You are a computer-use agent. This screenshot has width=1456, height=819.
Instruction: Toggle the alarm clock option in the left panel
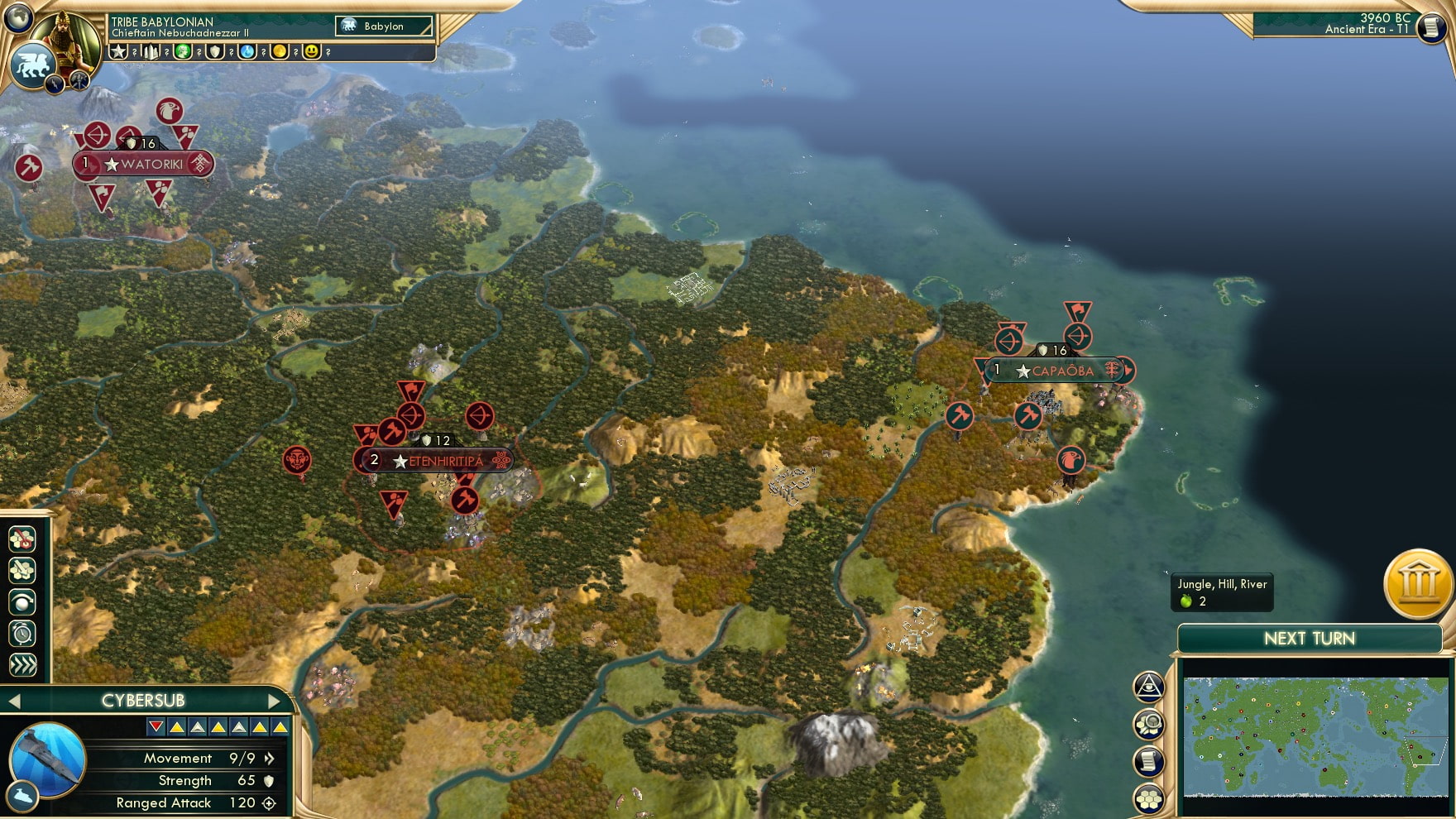click(23, 631)
